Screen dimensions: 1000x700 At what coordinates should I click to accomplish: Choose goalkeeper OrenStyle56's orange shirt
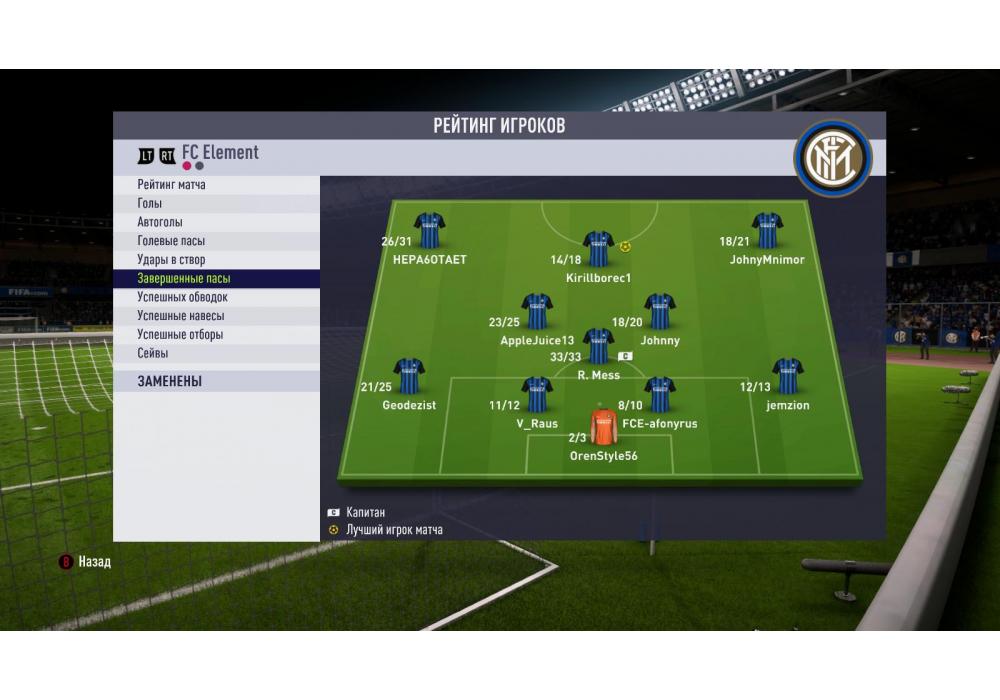(x=603, y=426)
